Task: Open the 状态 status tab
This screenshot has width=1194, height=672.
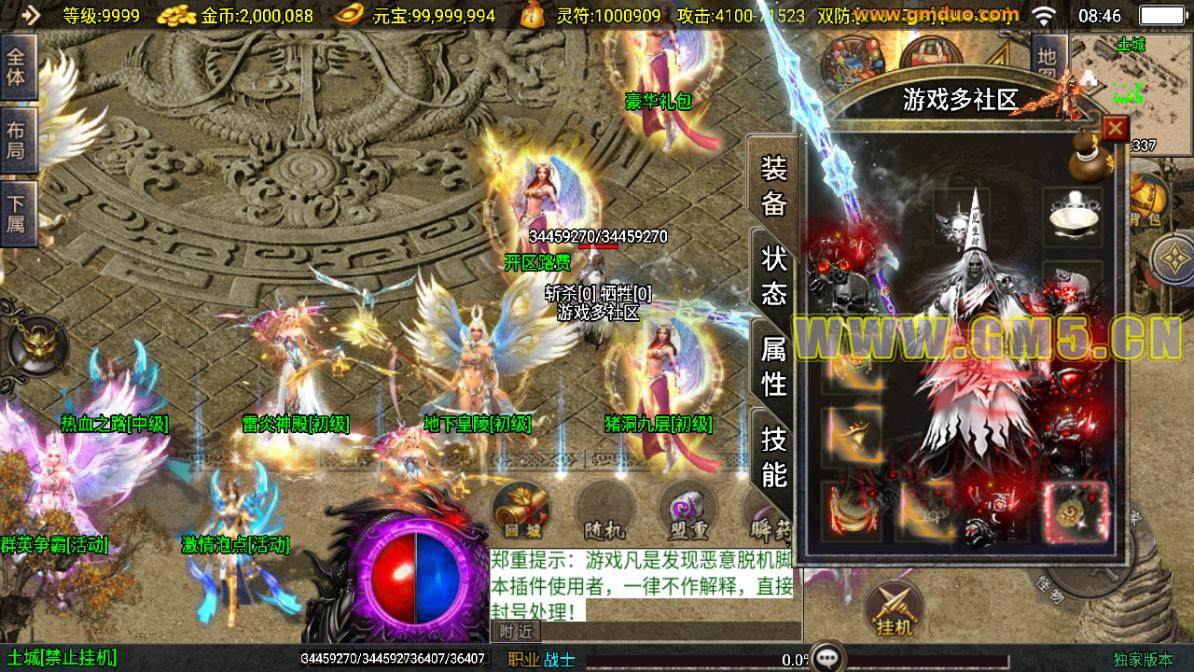Action: click(x=775, y=276)
